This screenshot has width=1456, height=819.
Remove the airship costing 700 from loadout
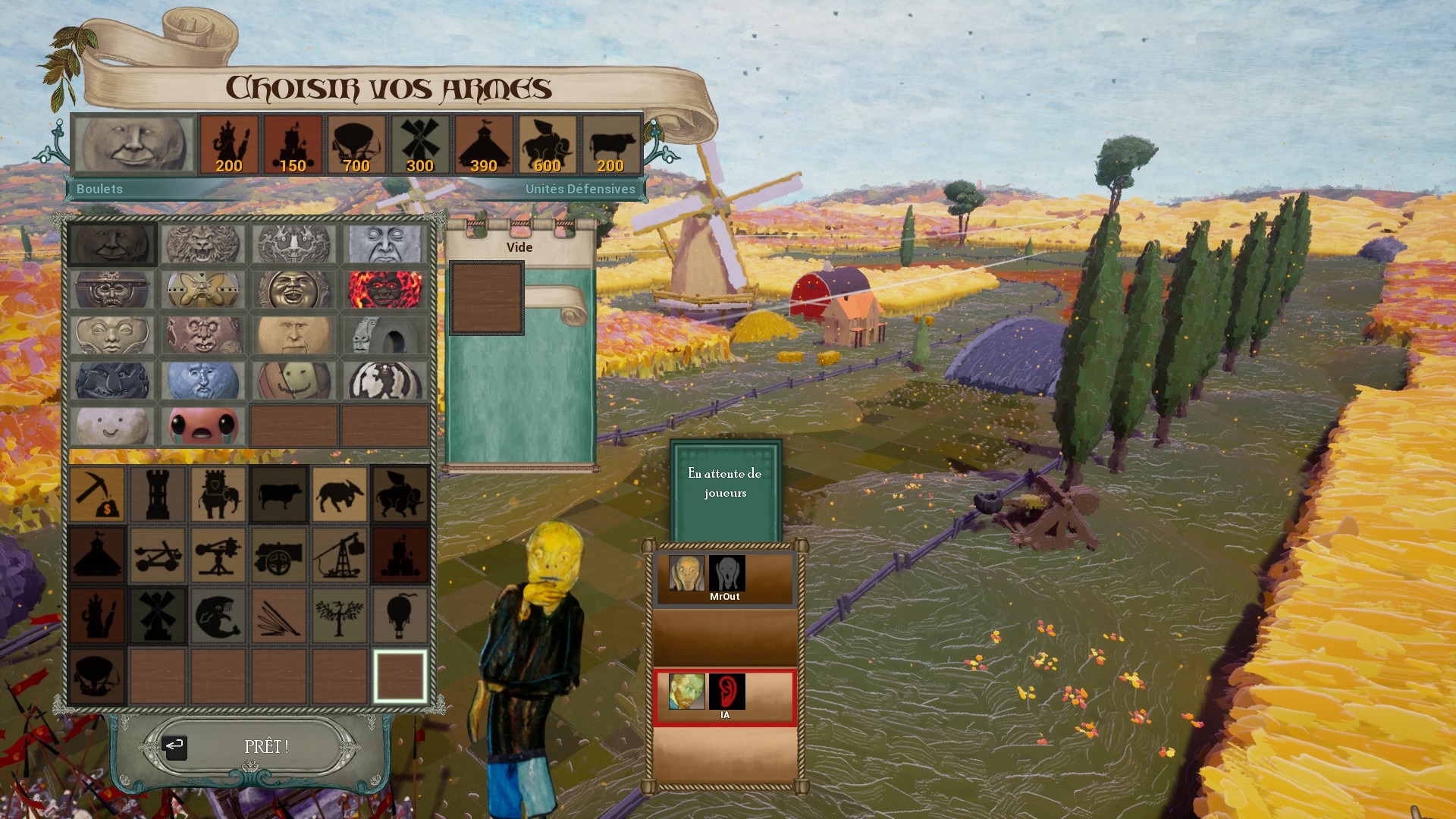click(x=356, y=145)
